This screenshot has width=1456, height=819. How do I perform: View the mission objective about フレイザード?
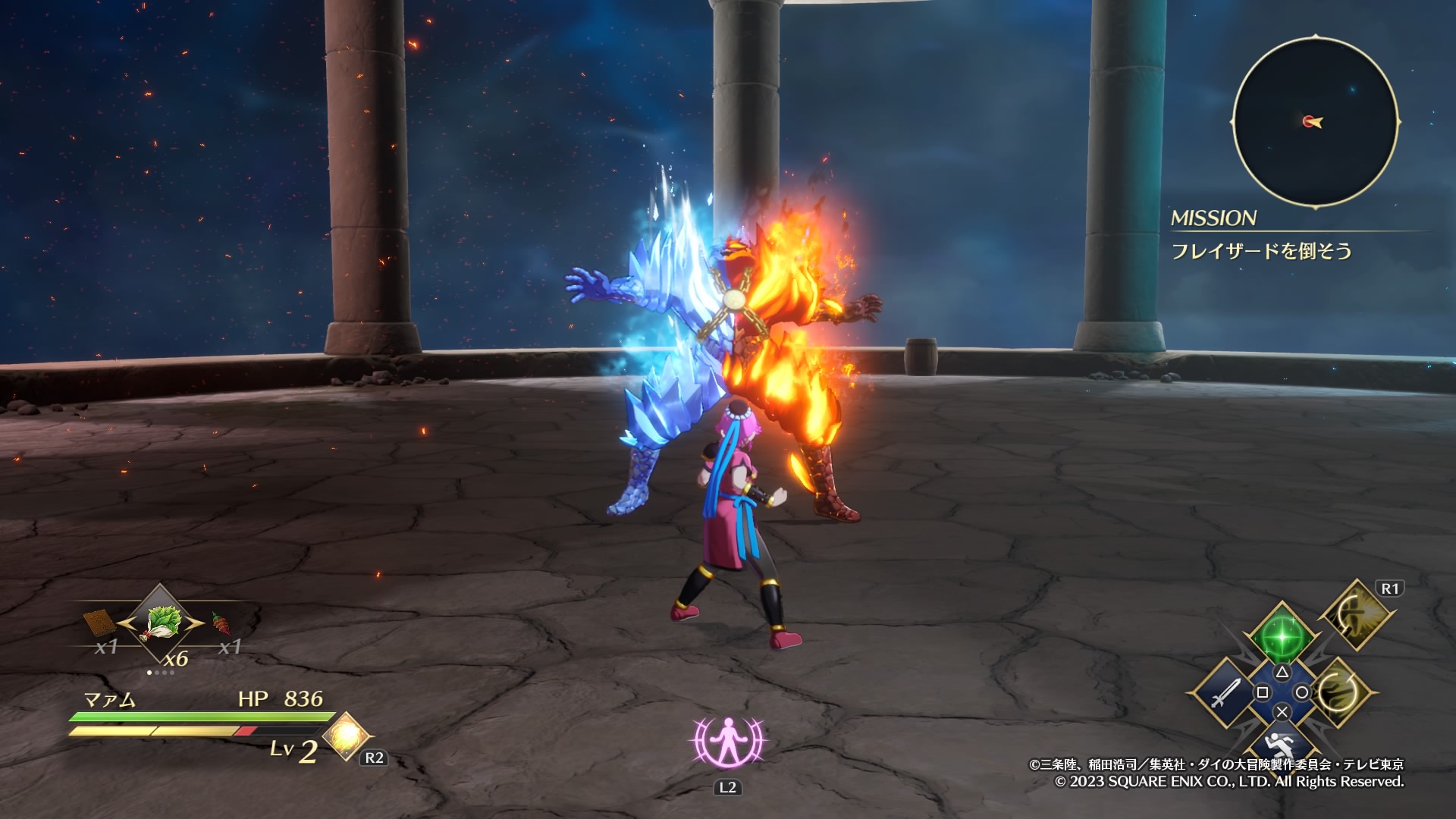click(x=1261, y=251)
